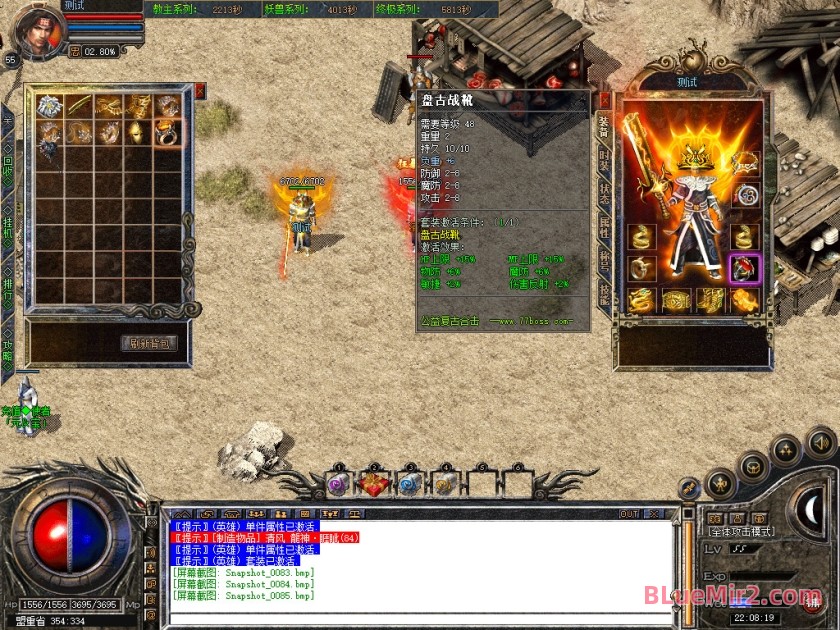The height and width of the screenshot is (630, 840).
Task: Use the red gift box hotbar item
Action: (375, 484)
